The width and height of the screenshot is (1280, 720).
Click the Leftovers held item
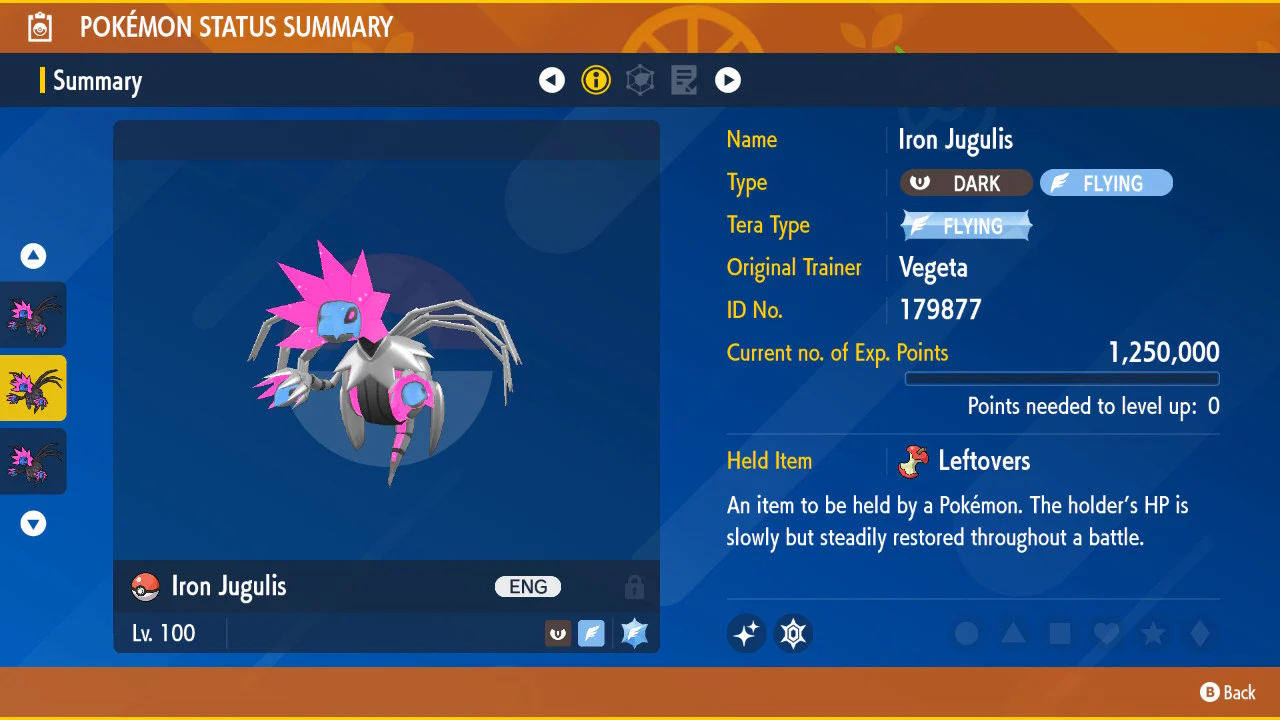(x=967, y=461)
